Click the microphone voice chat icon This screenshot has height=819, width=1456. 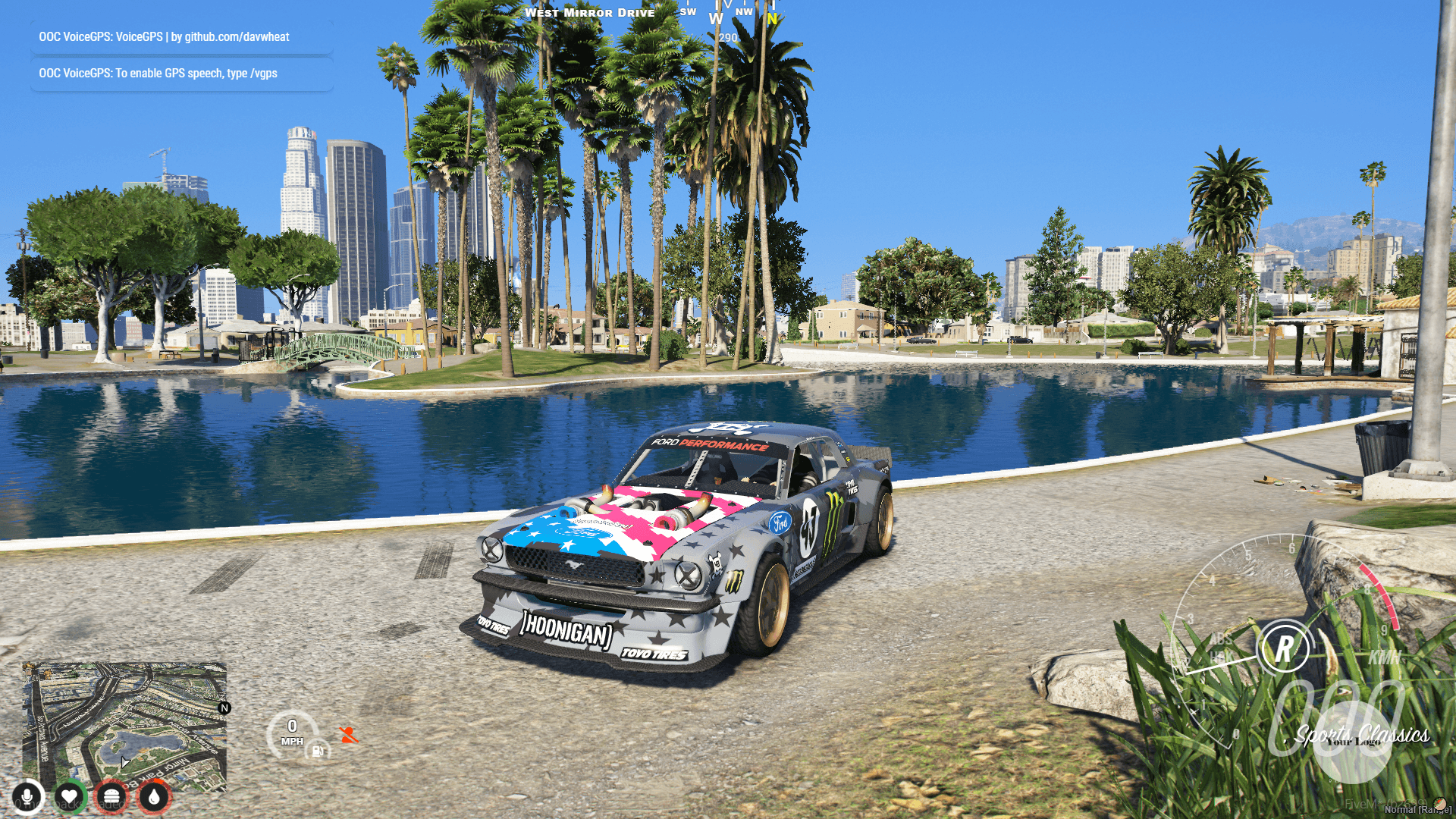28,797
